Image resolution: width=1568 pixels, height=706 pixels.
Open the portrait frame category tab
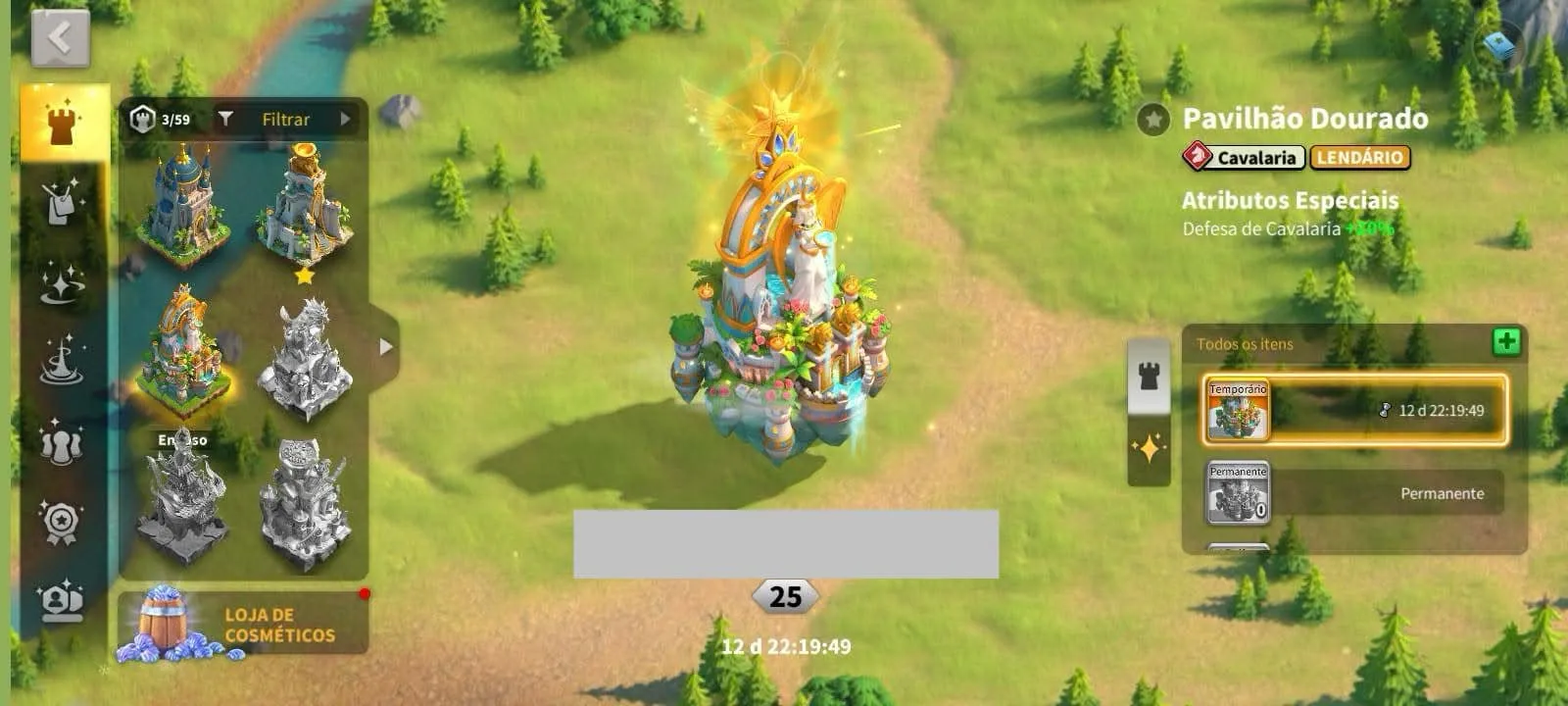(x=61, y=599)
